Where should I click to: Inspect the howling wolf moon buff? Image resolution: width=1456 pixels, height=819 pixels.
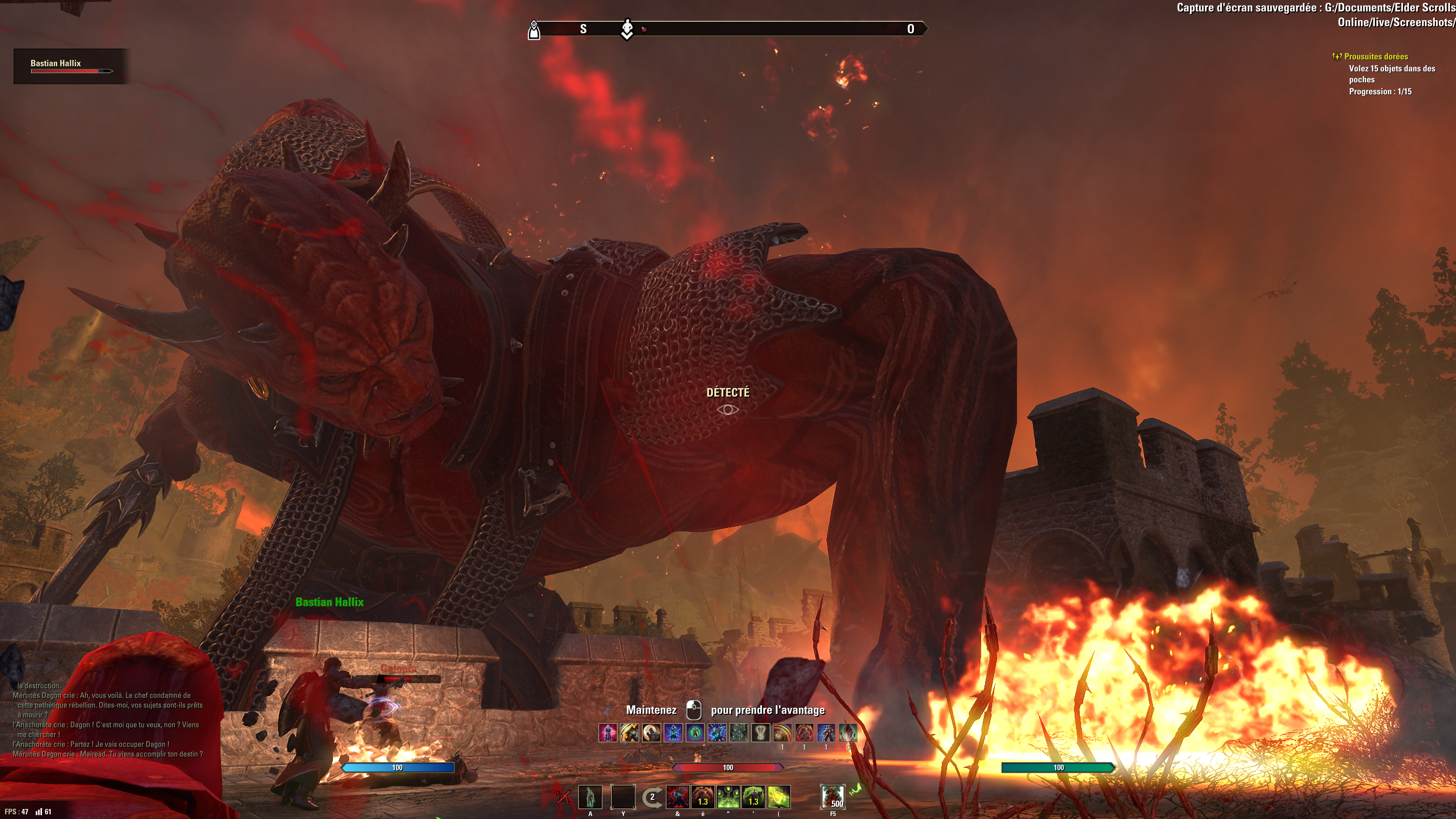click(652, 733)
